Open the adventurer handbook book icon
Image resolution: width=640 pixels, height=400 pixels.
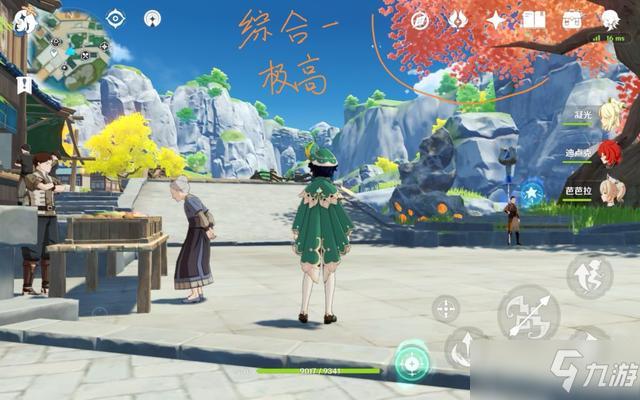point(534,19)
